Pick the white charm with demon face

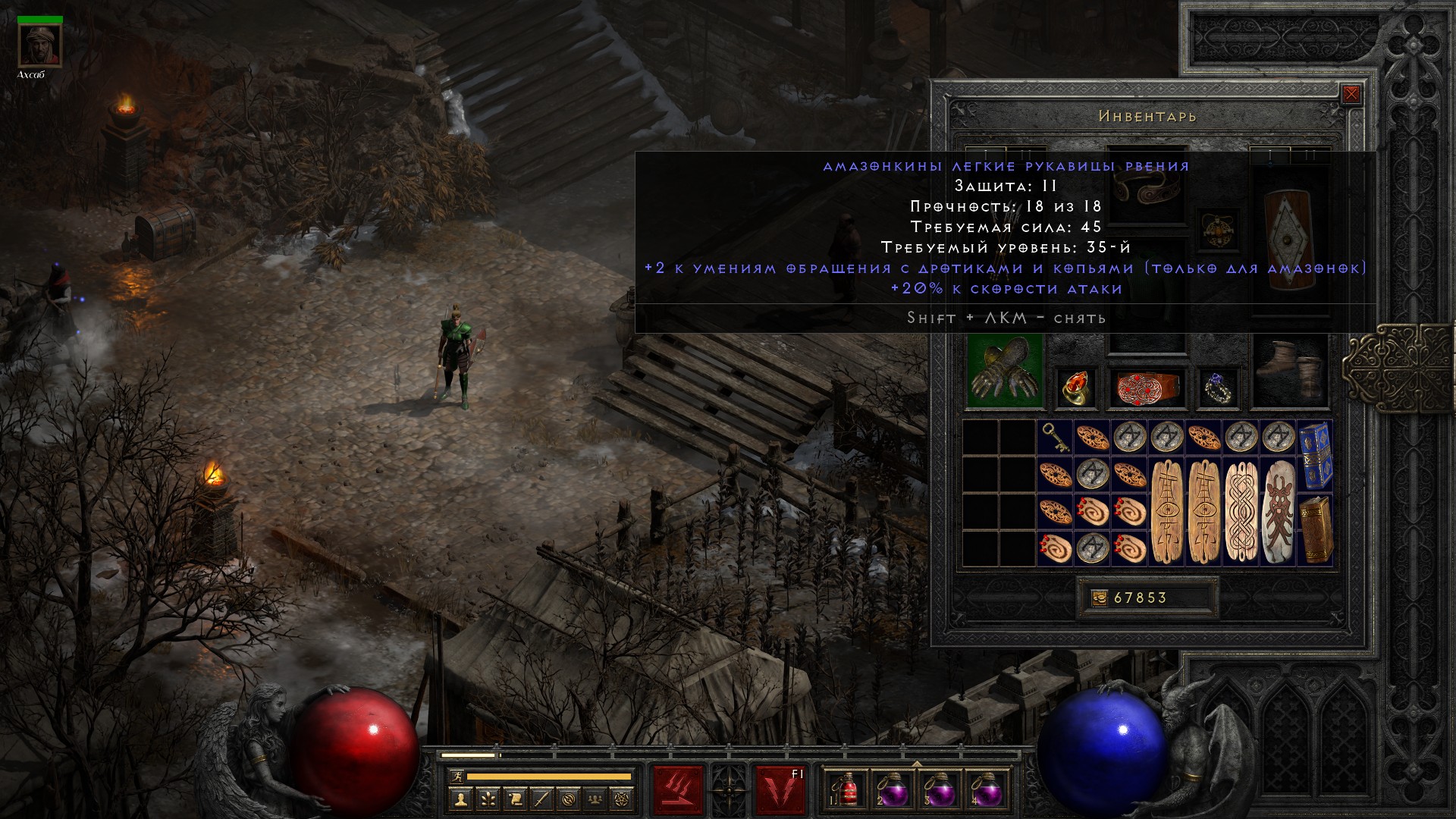click(1278, 511)
